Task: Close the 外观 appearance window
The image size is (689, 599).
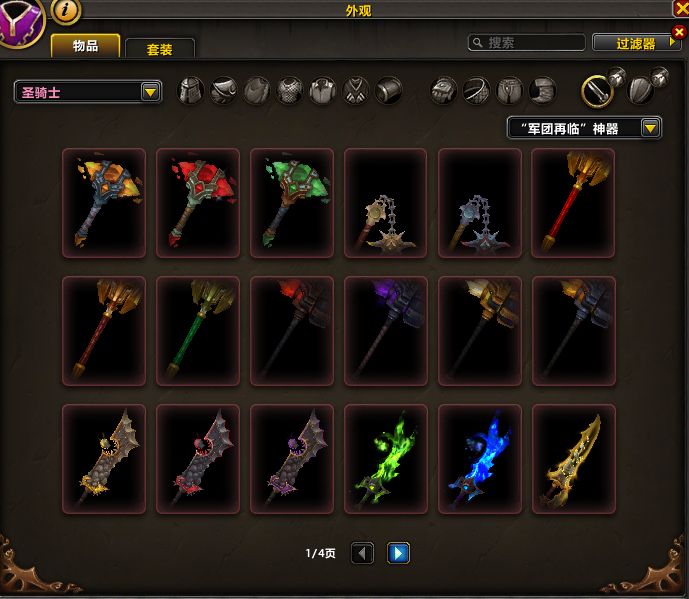Action: click(x=680, y=9)
